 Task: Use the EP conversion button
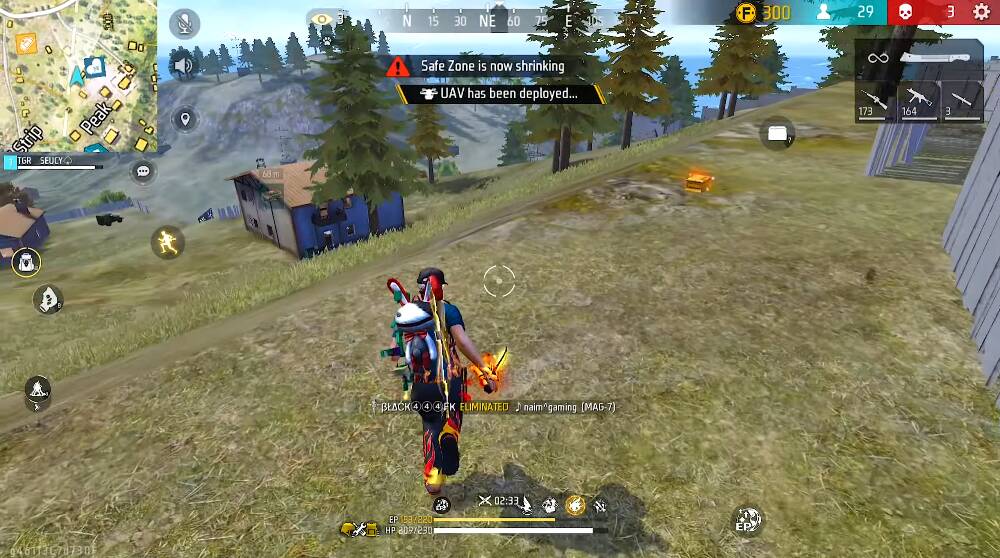click(747, 519)
